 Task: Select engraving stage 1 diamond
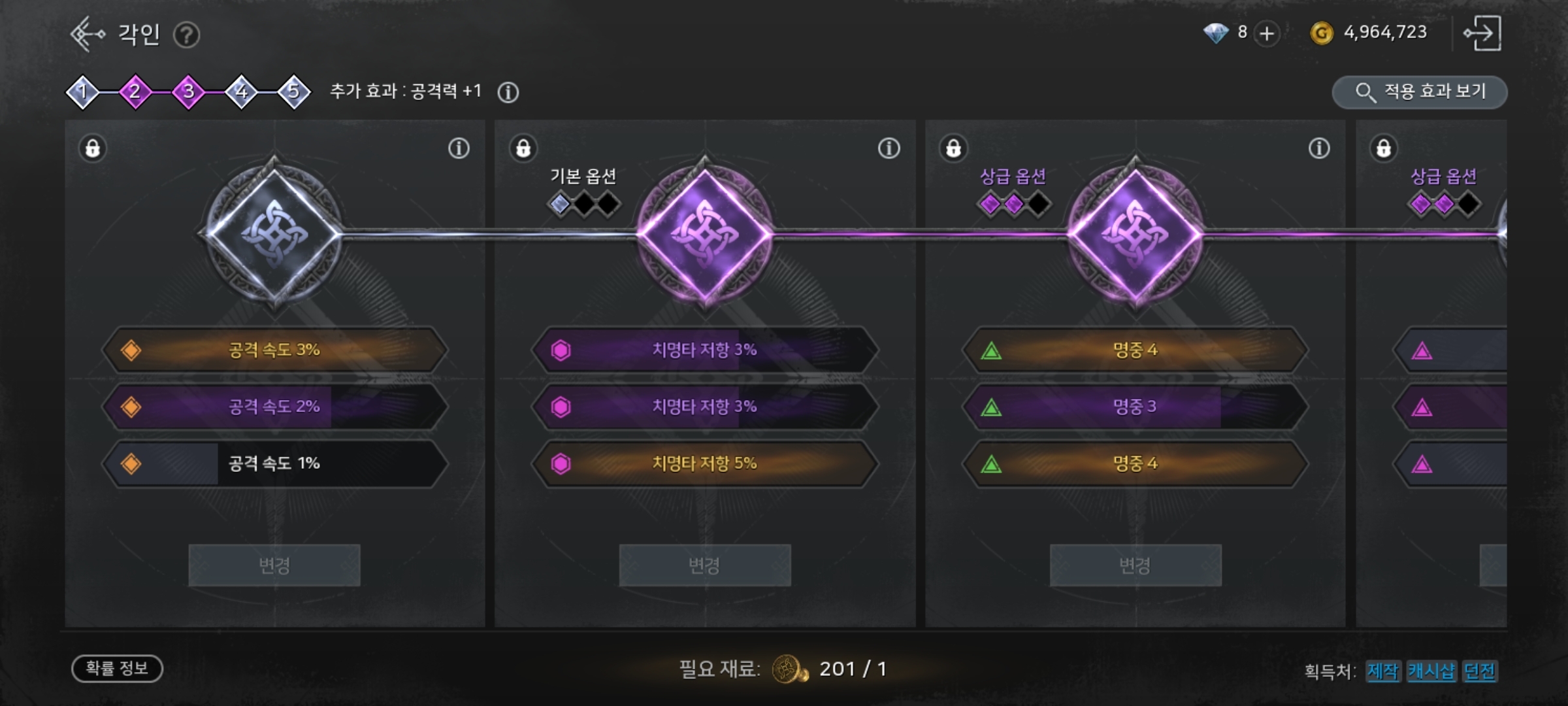pyautogui.click(x=82, y=92)
